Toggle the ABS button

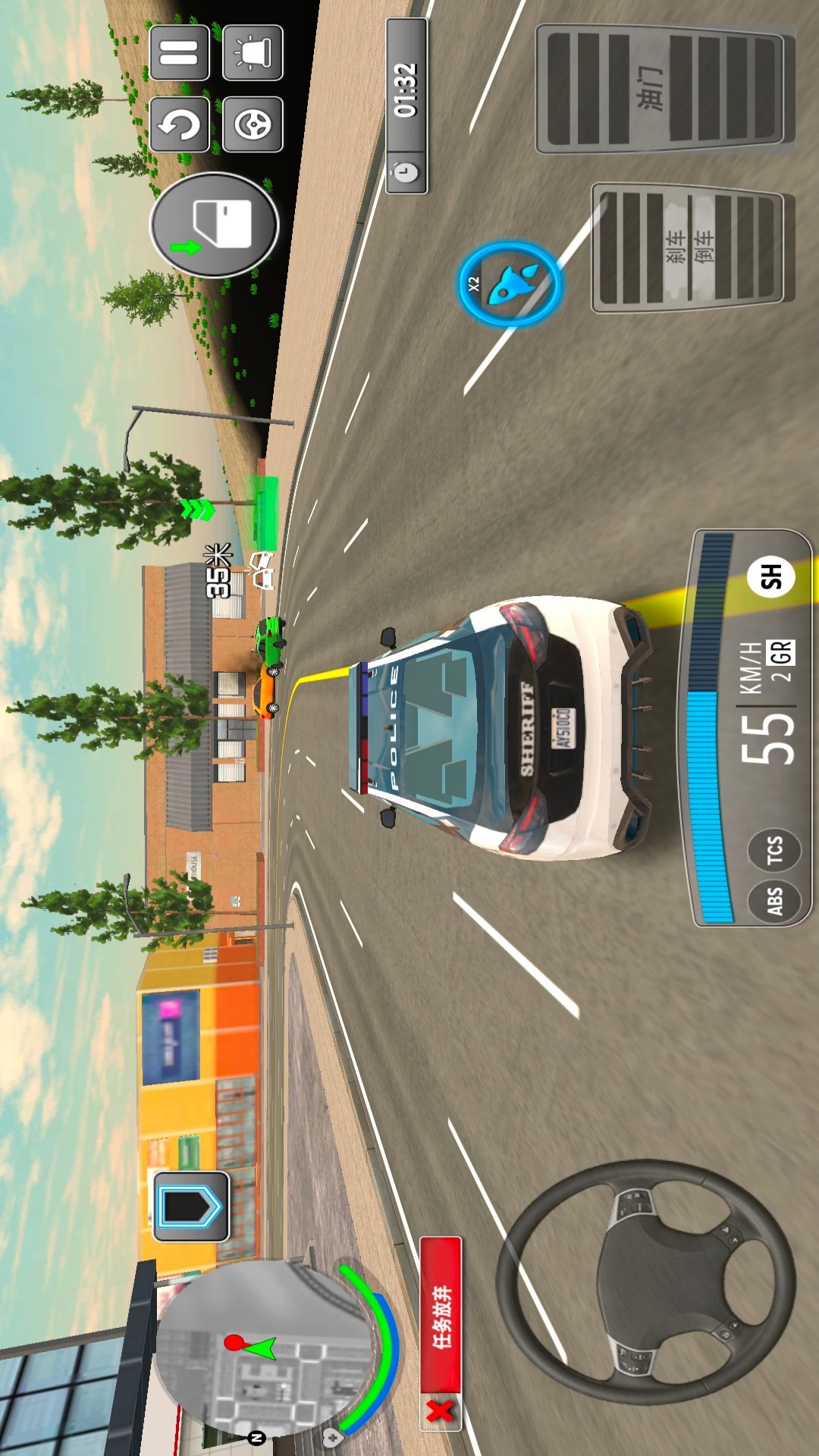point(774,902)
